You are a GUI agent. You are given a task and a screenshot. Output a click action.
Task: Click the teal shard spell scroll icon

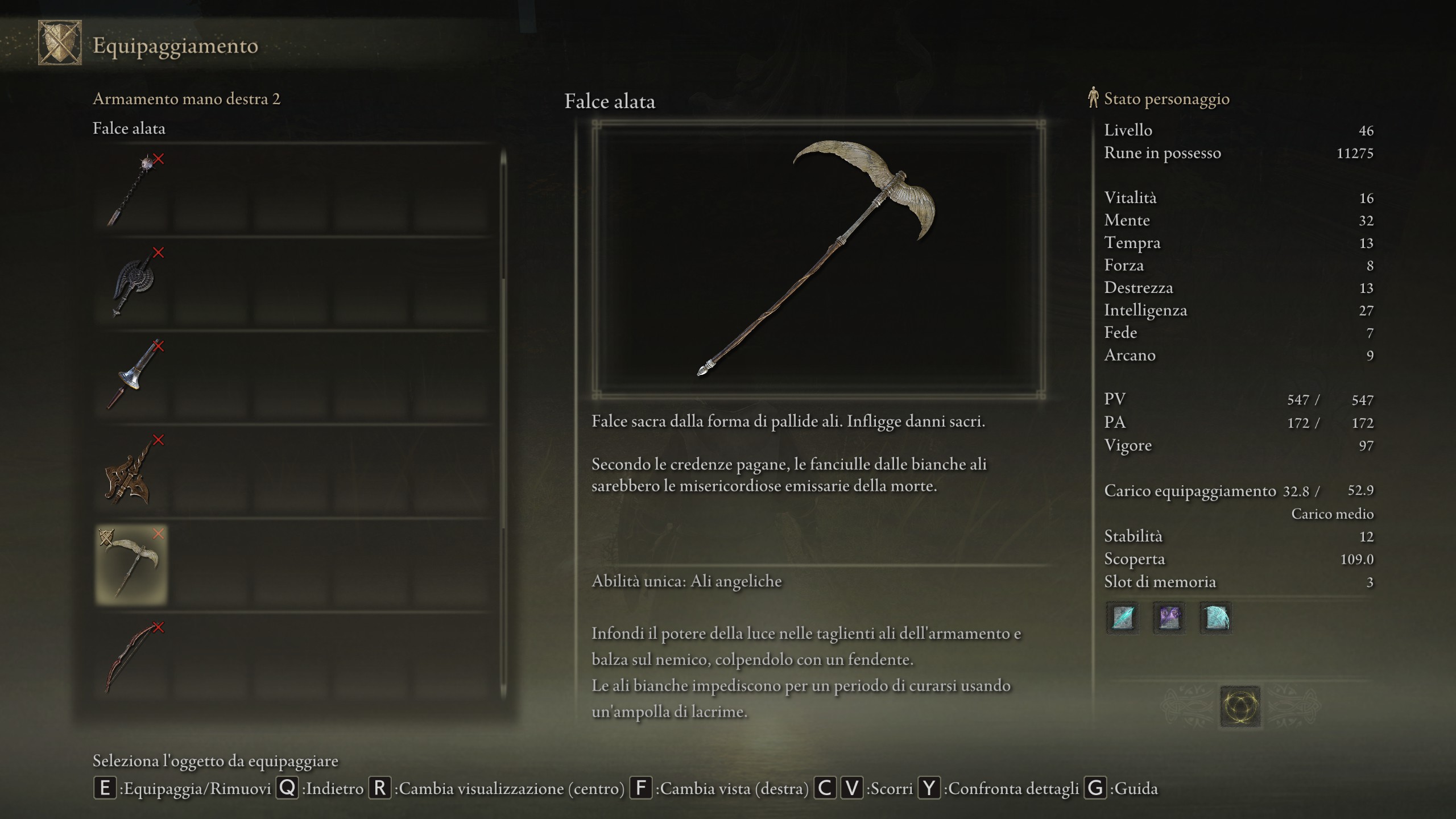point(1122,618)
